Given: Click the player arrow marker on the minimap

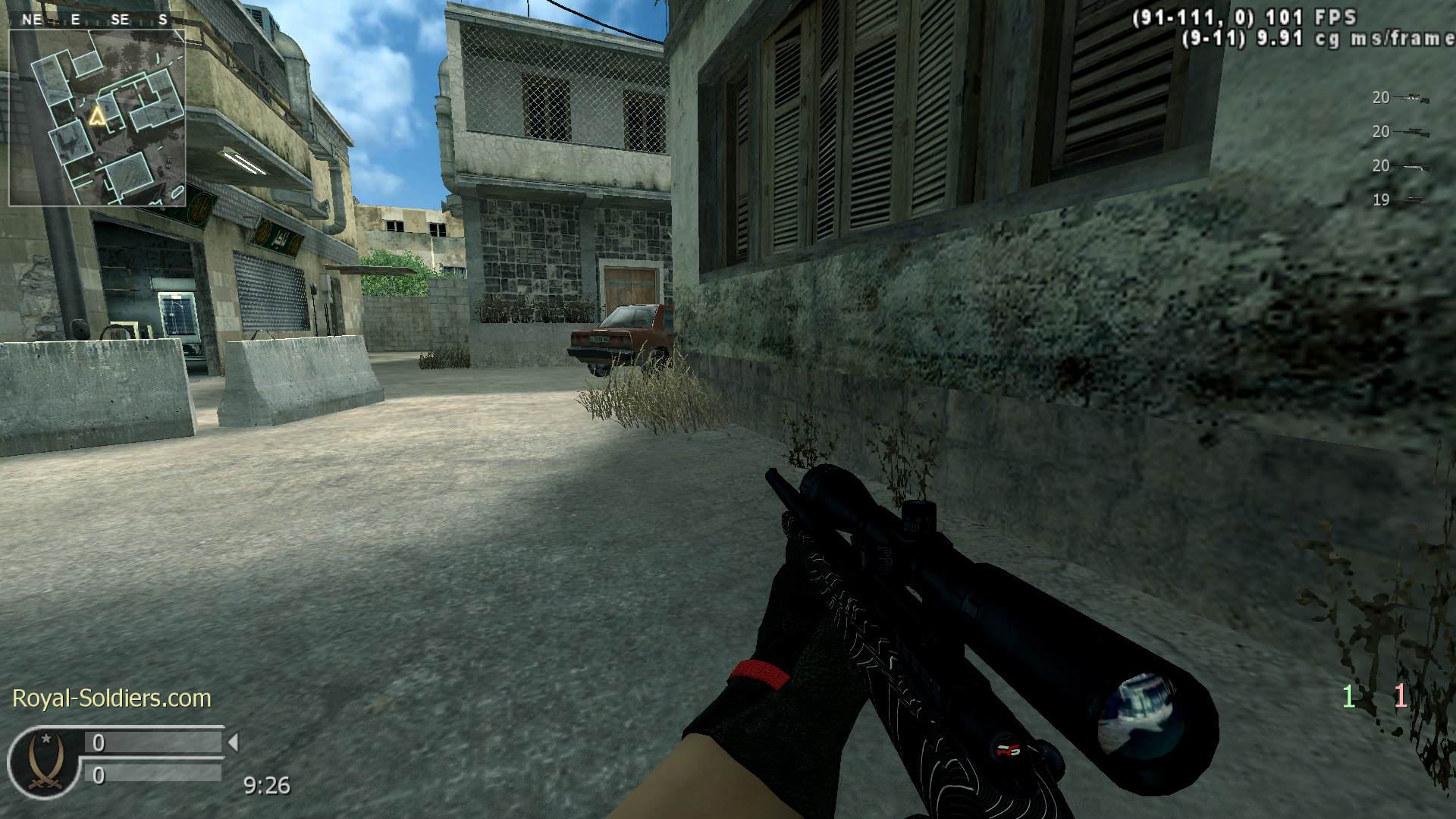Looking at the screenshot, I should coord(97,117).
